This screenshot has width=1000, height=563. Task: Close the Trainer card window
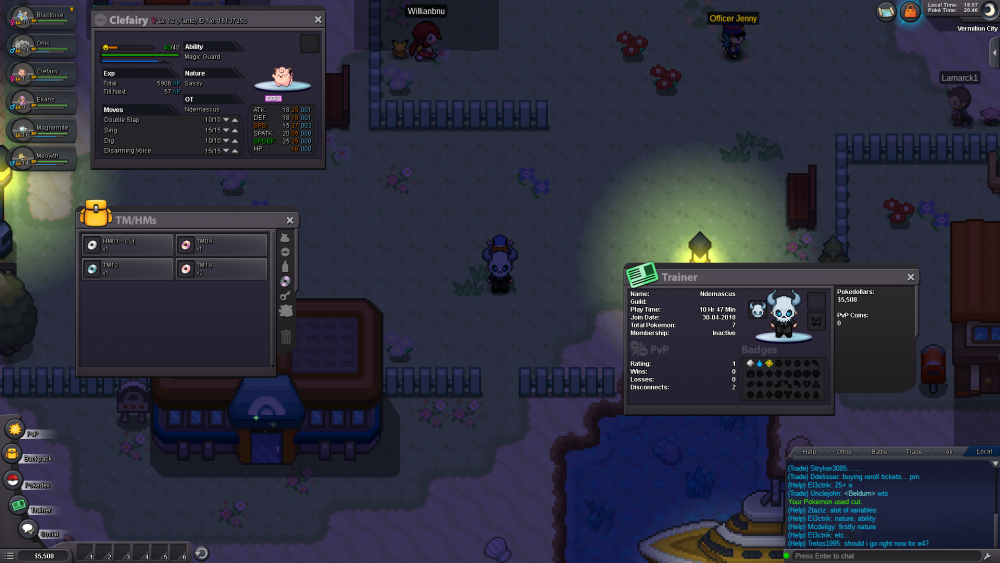coord(911,277)
